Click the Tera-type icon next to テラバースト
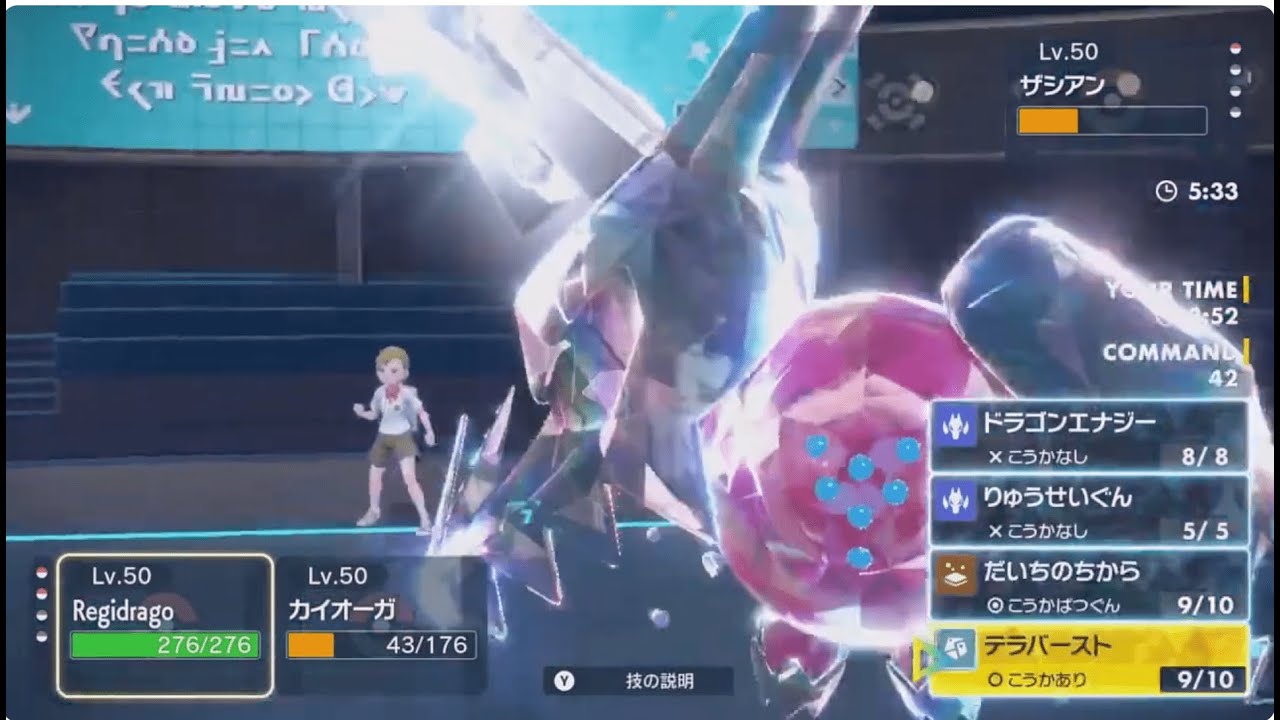1280x720 pixels. click(x=957, y=648)
